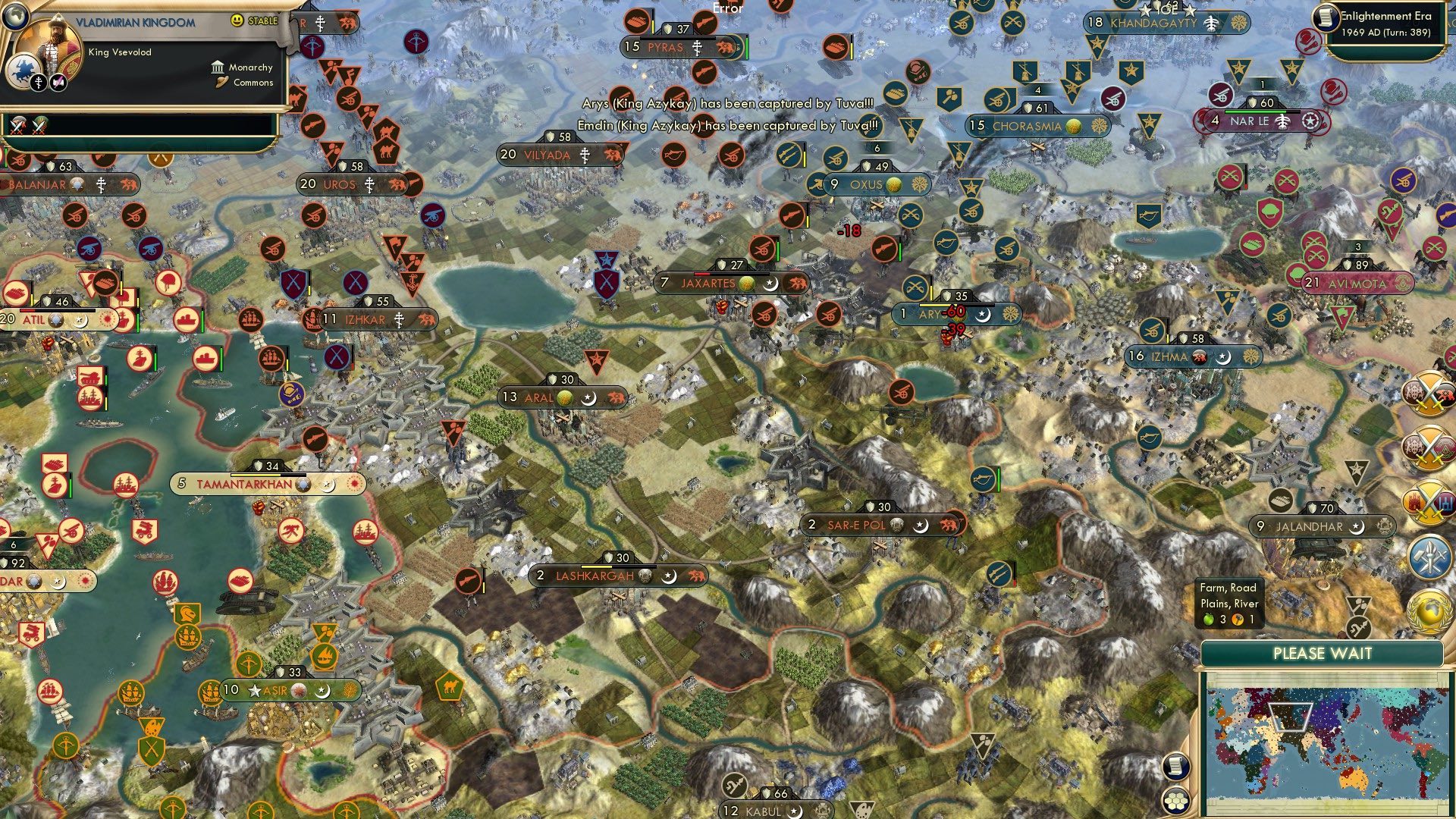
Task: Click the Orthodox cross religion icon on banner
Action: (x=39, y=83)
